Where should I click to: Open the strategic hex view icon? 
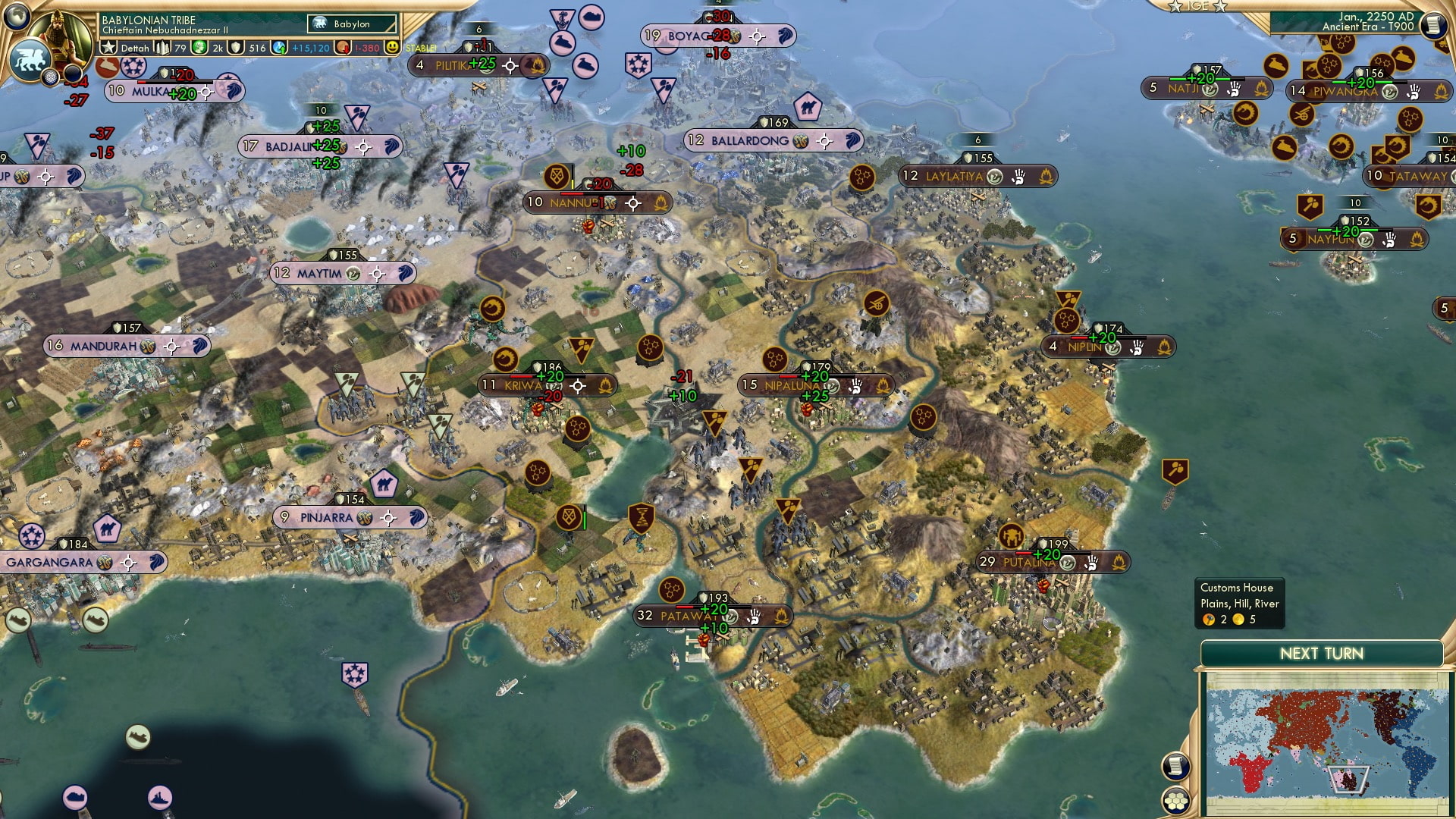click(x=1175, y=800)
